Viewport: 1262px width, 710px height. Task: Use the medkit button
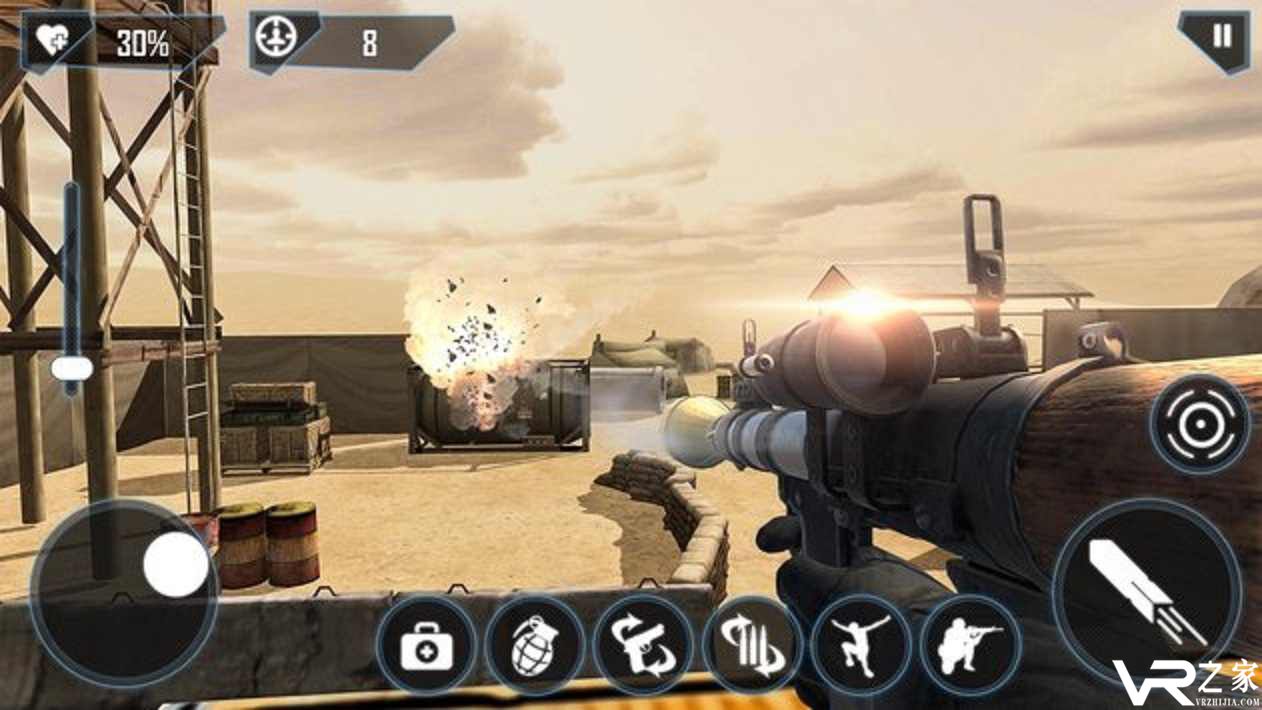[x=426, y=647]
